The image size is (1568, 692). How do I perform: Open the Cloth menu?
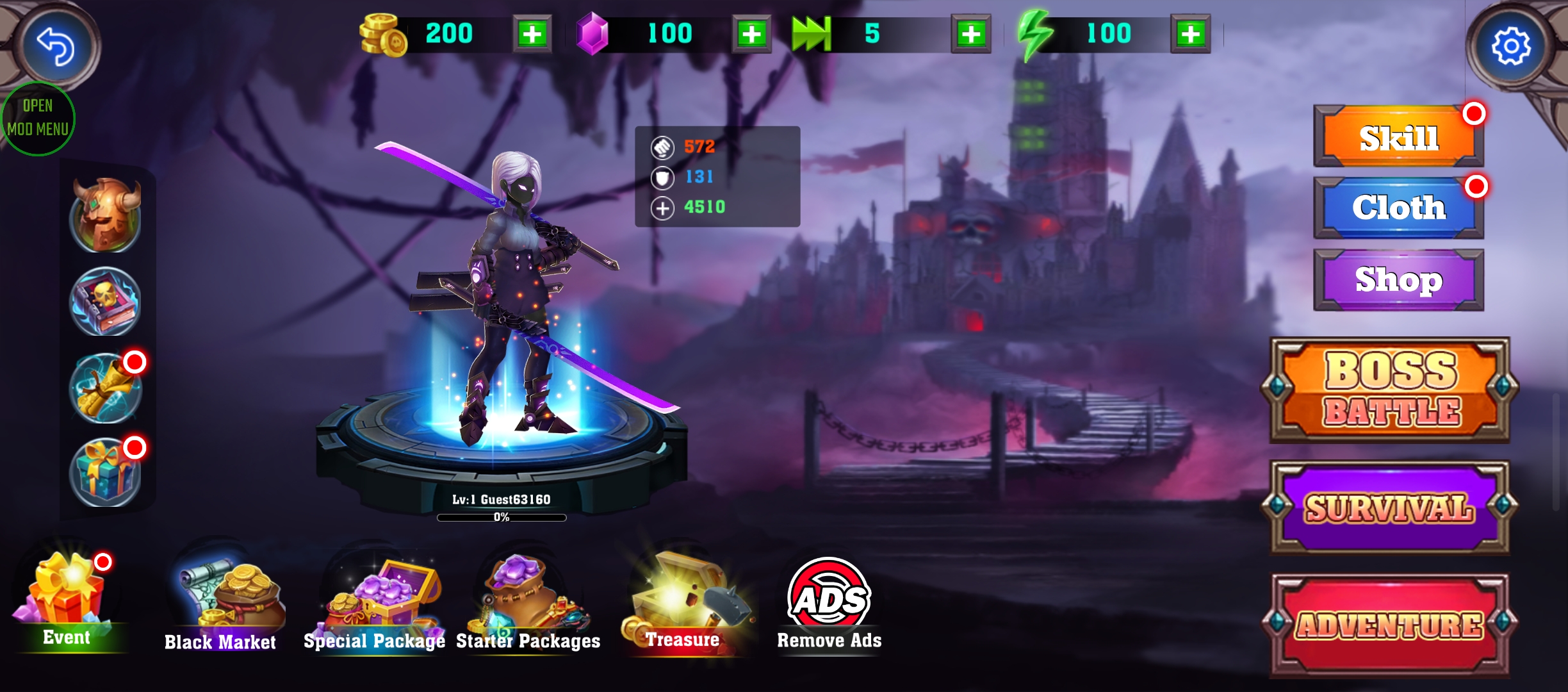click(x=1398, y=208)
